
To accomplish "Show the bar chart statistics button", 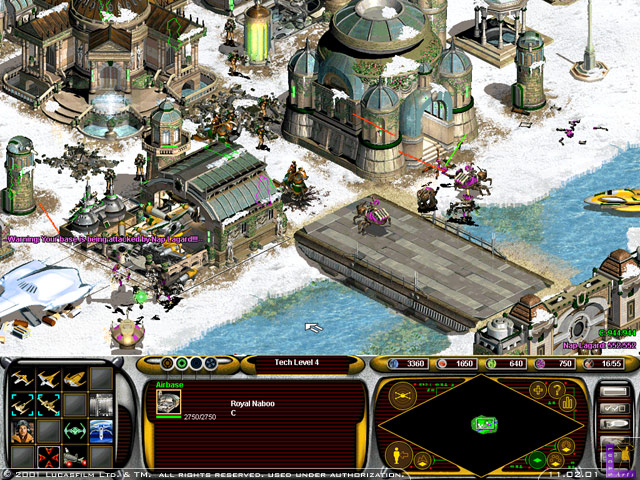I will (x=568, y=403).
